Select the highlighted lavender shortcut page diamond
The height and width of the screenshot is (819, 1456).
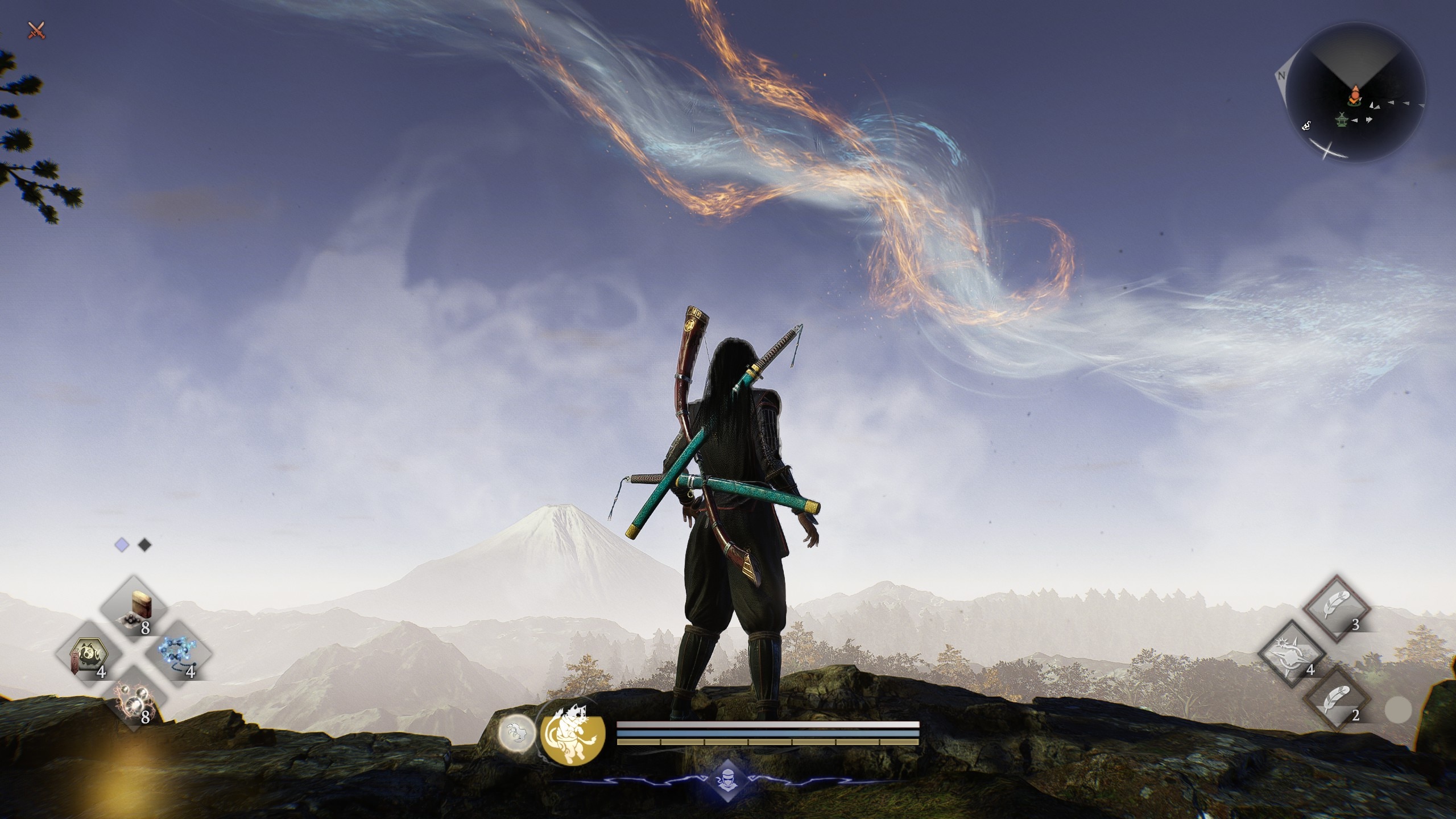click(x=122, y=545)
